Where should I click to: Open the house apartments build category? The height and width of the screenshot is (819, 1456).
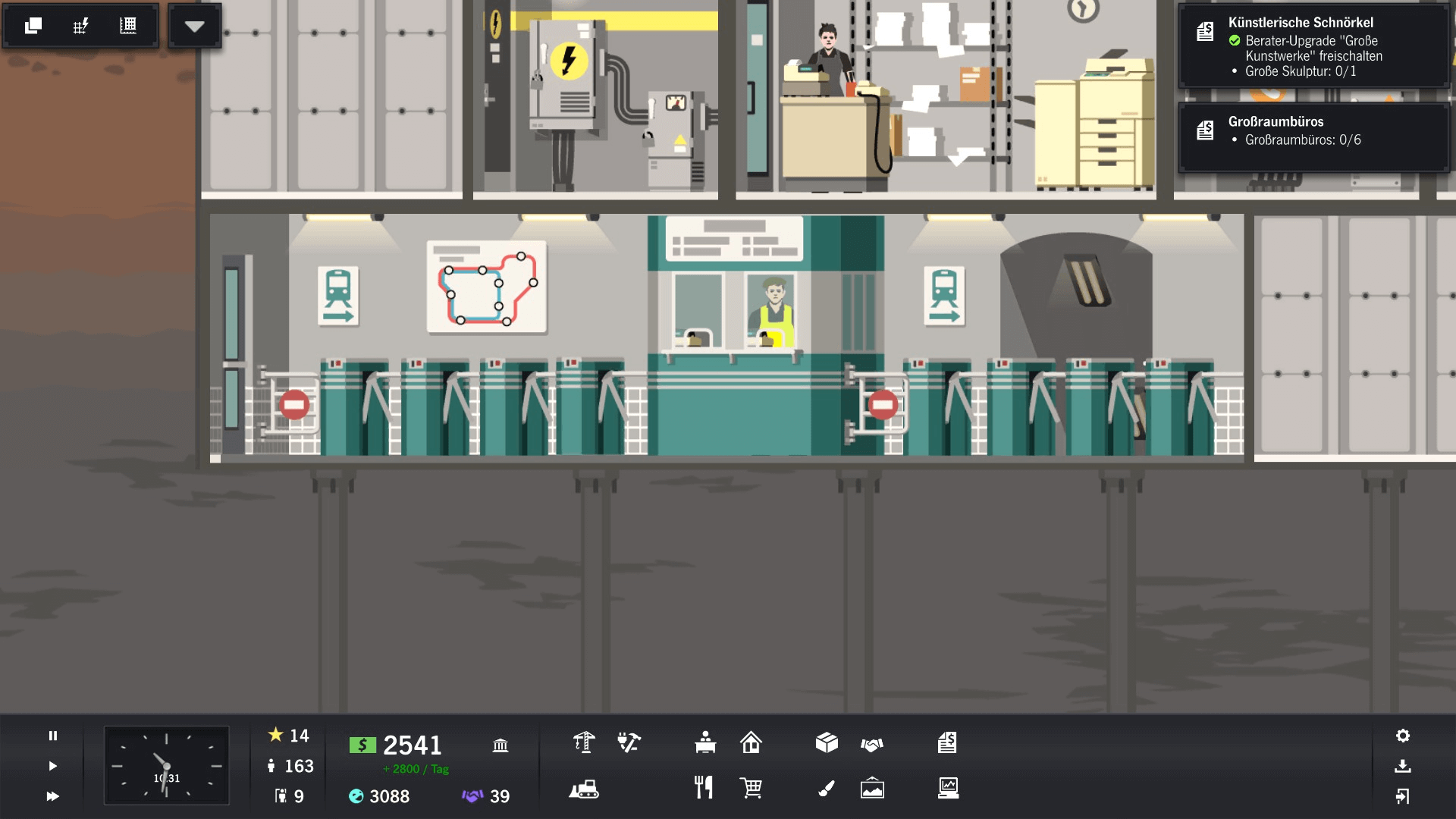pyautogui.click(x=751, y=742)
